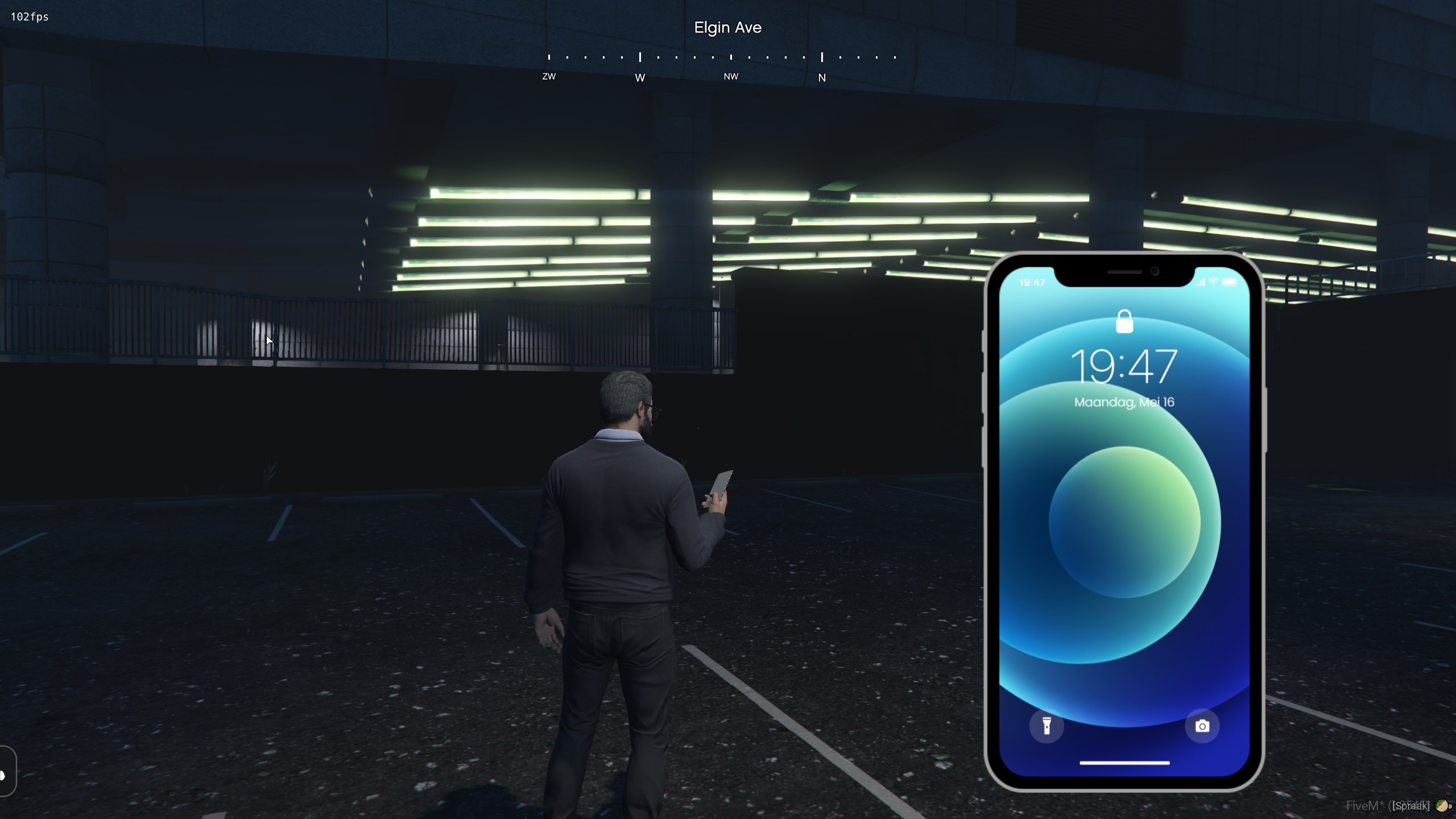1456x819 pixels.
Task: Click the phone's home indicator bar
Action: pos(1124,763)
